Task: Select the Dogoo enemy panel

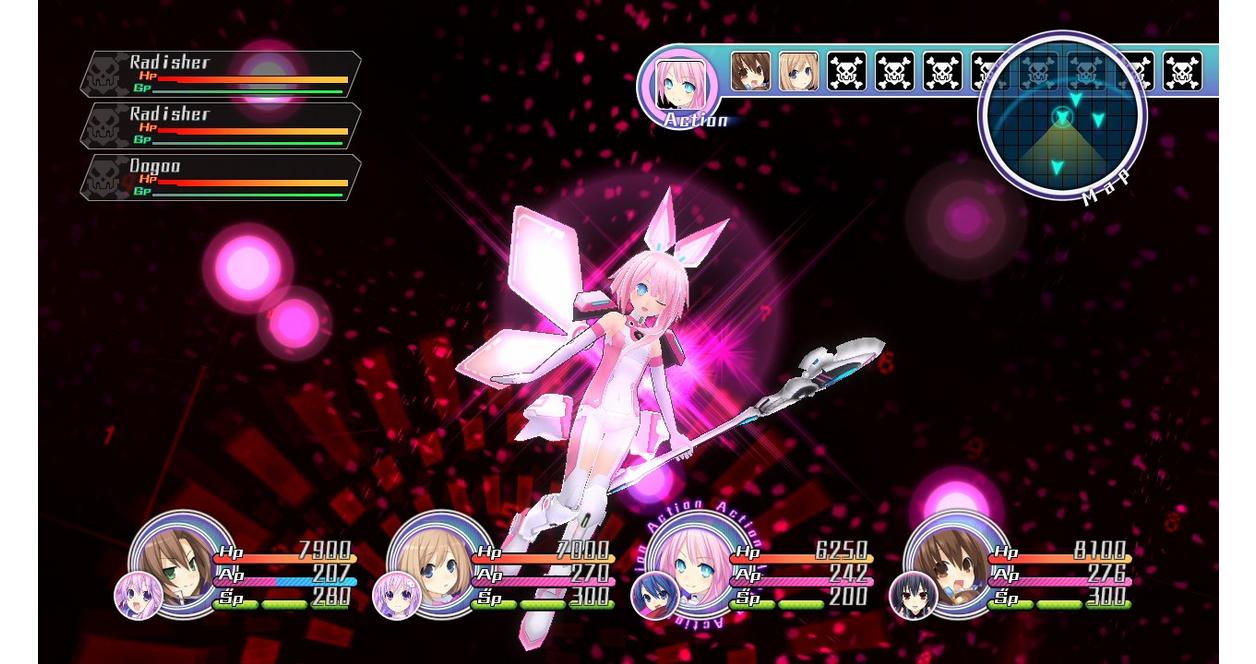Action: point(220,177)
